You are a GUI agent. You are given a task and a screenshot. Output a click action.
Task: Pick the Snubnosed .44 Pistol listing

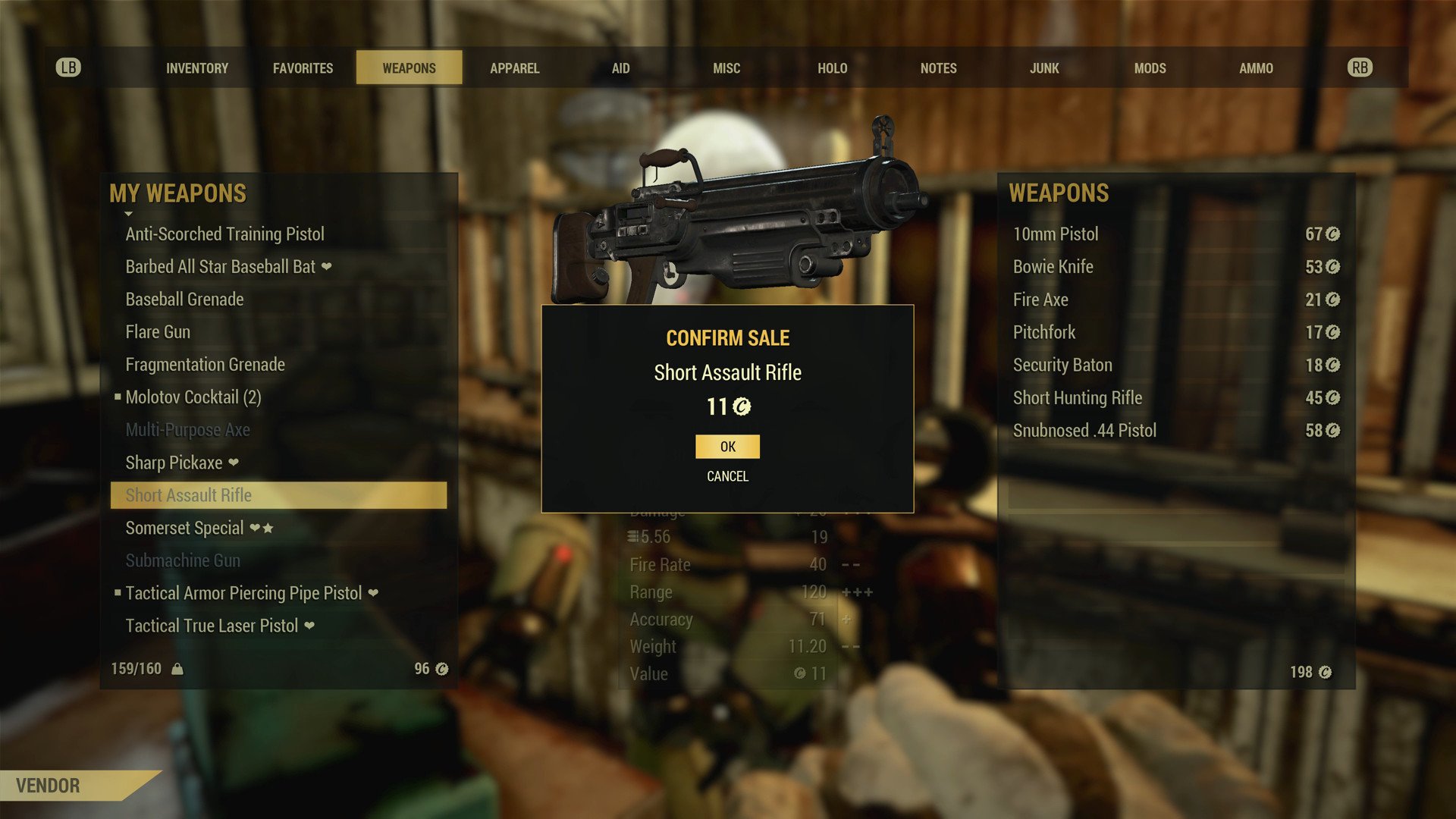pos(1084,431)
